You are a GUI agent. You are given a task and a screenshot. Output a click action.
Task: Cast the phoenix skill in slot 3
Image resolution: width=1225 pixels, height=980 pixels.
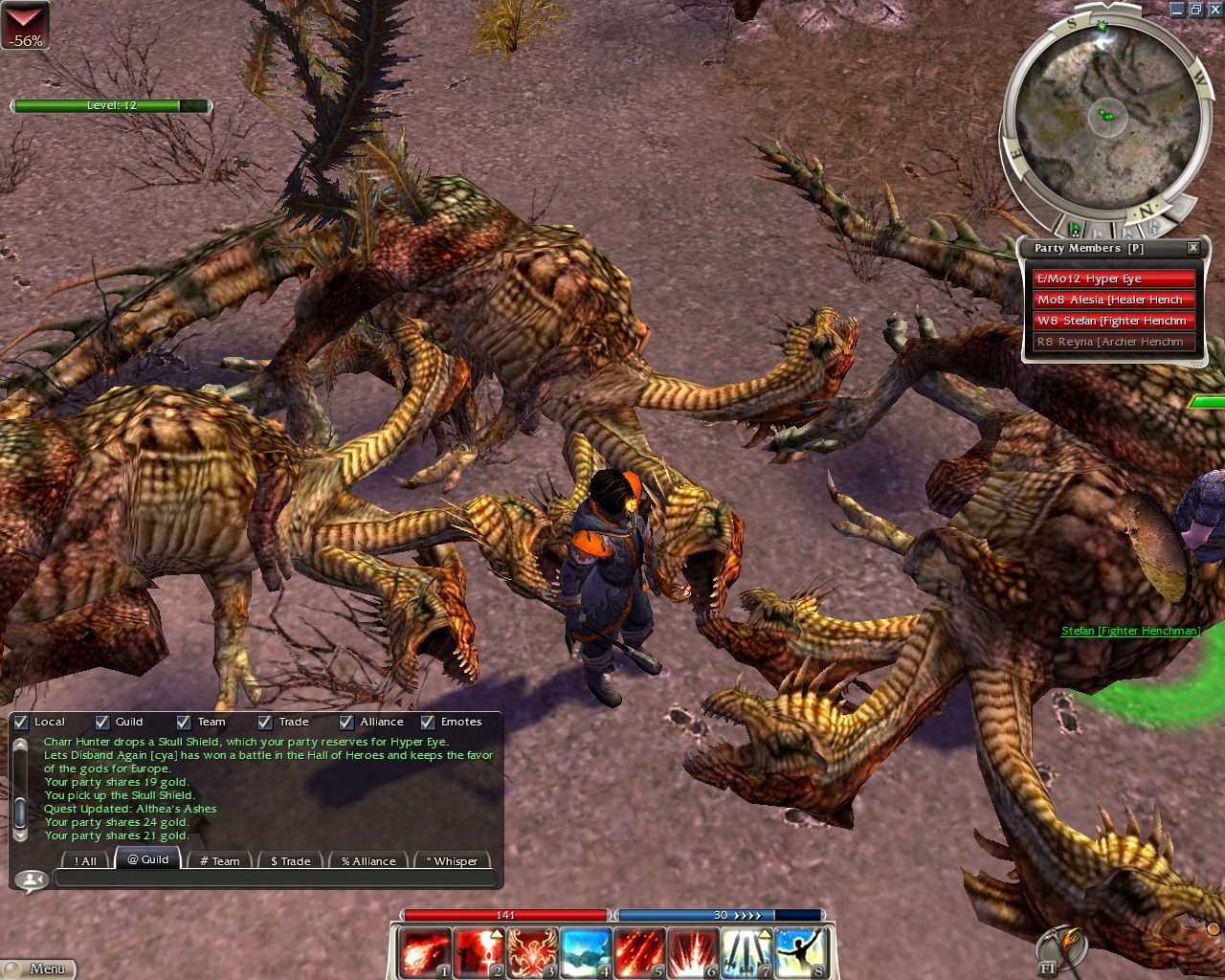point(532,953)
